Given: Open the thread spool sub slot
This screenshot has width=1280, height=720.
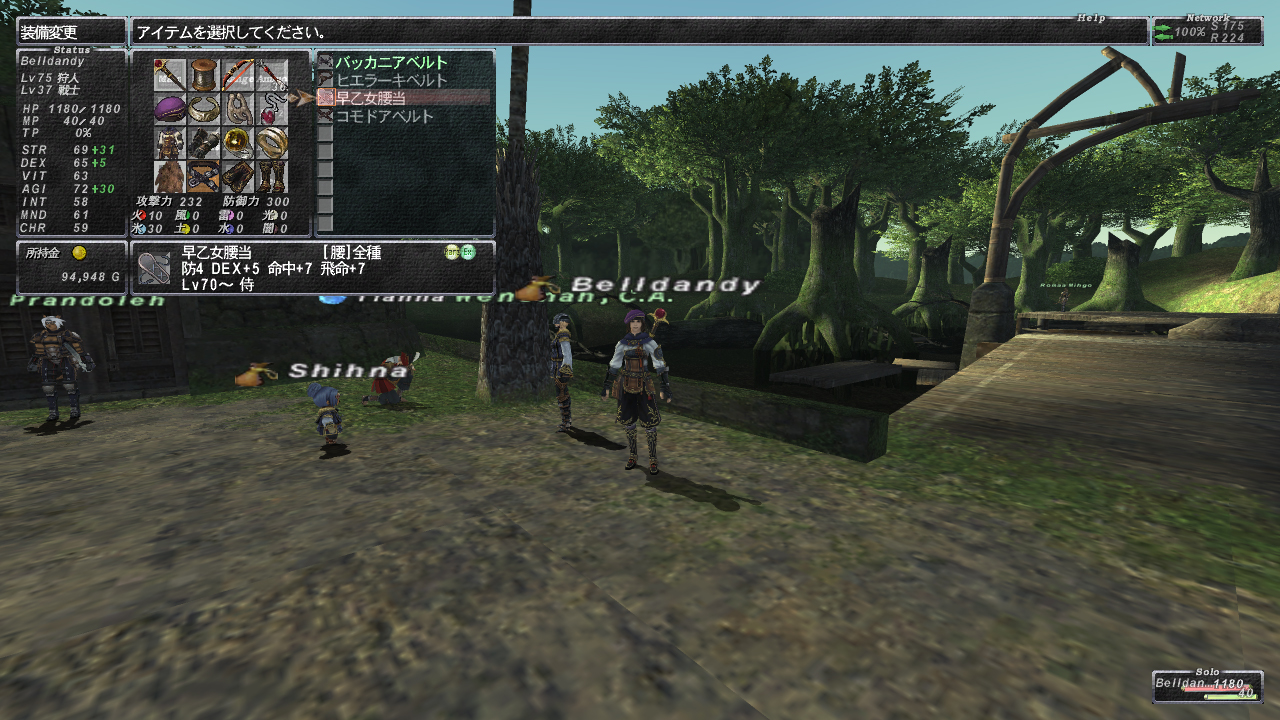Looking at the screenshot, I should [x=204, y=75].
